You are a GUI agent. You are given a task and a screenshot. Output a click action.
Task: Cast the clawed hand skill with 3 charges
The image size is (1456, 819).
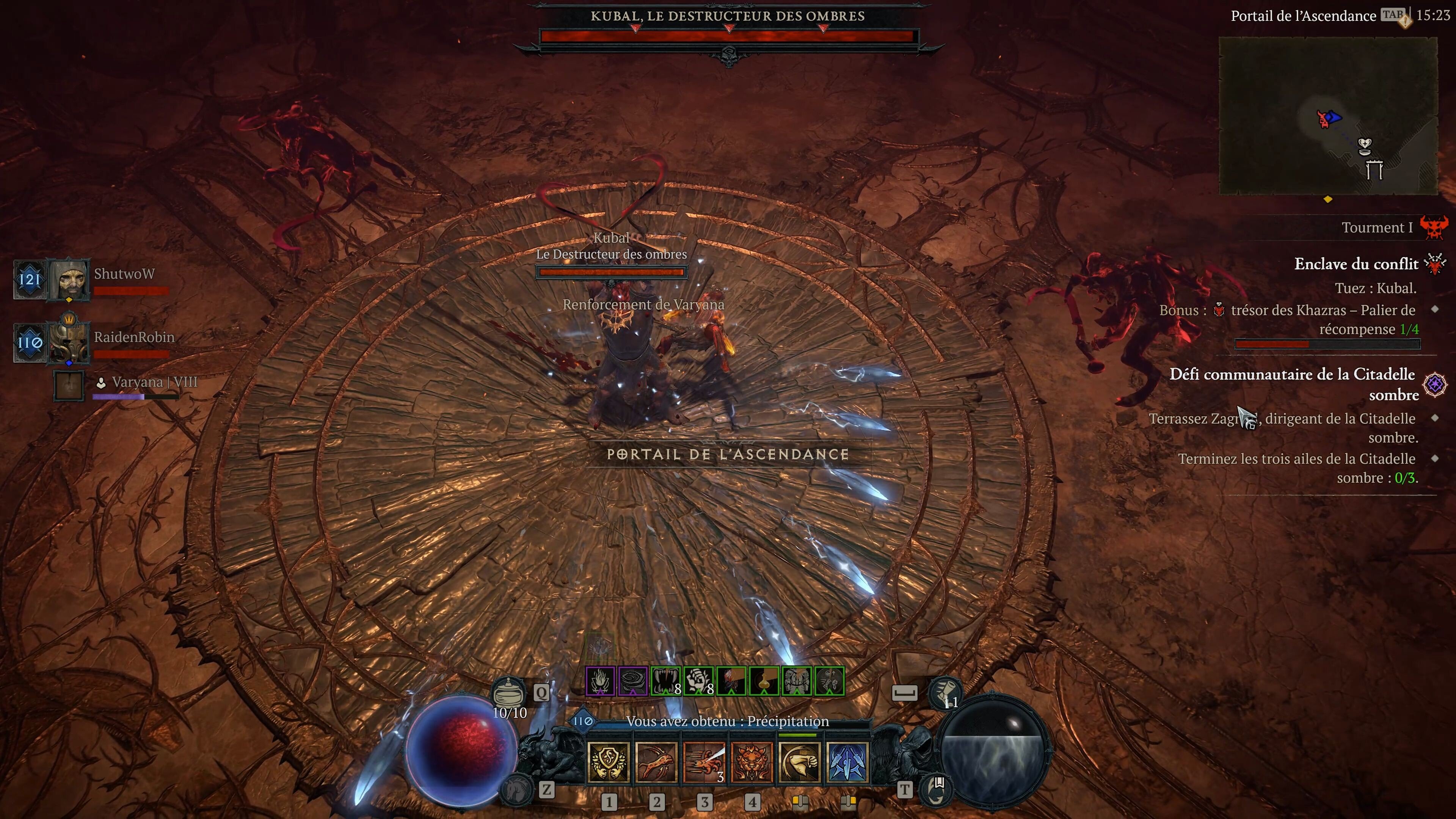click(704, 762)
